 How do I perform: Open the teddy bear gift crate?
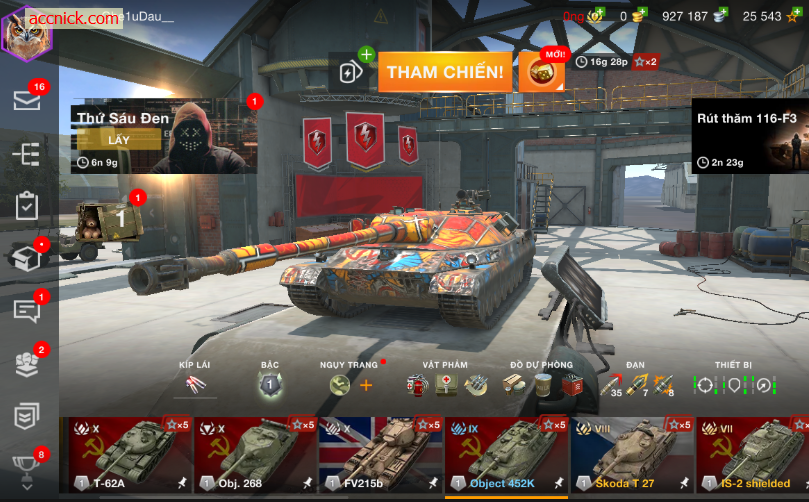(x=109, y=219)
